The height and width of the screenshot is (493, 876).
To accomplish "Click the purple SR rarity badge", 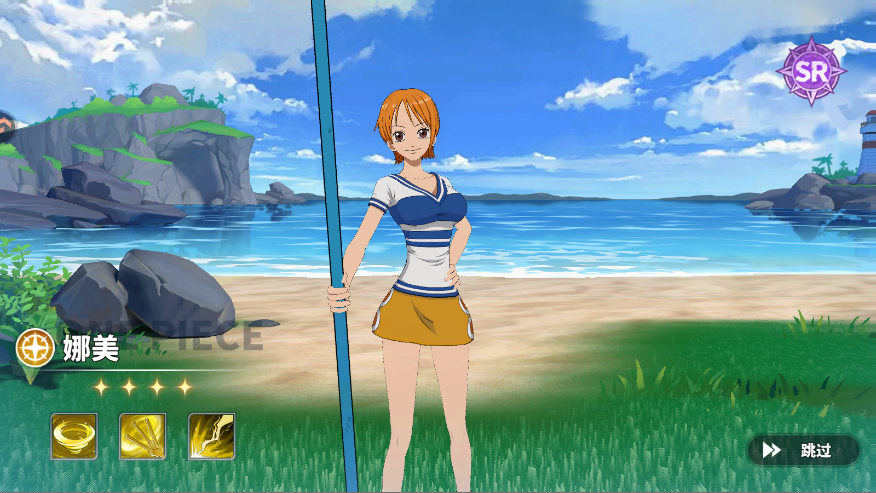I will point(812,70).
